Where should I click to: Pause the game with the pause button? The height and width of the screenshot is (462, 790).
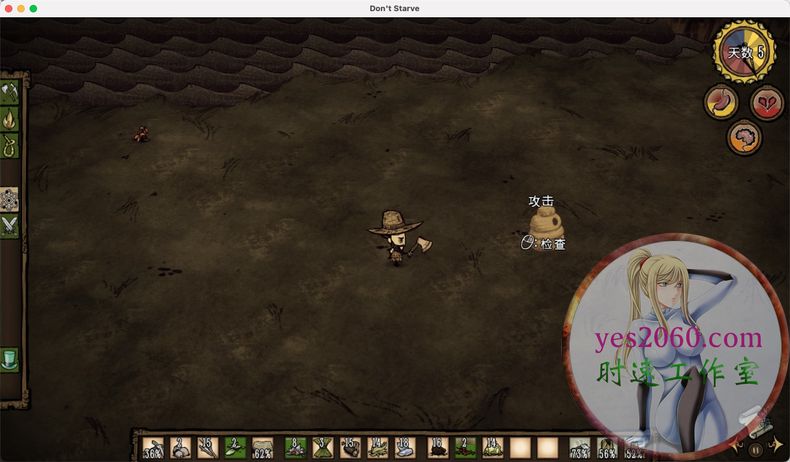click(755, 449)
